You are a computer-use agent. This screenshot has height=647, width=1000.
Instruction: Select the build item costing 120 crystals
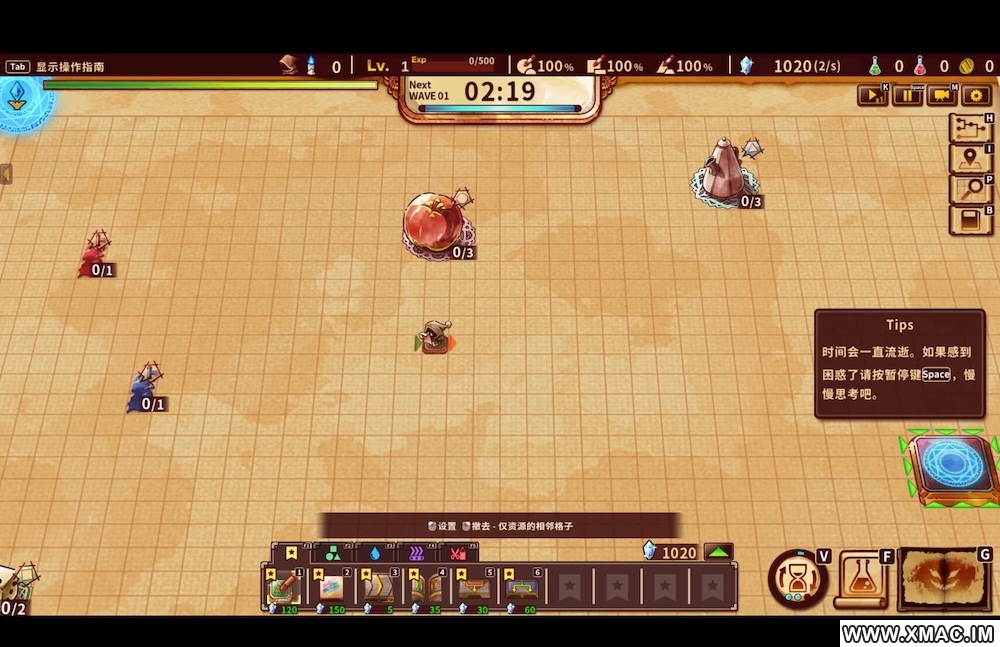[284, 588]
